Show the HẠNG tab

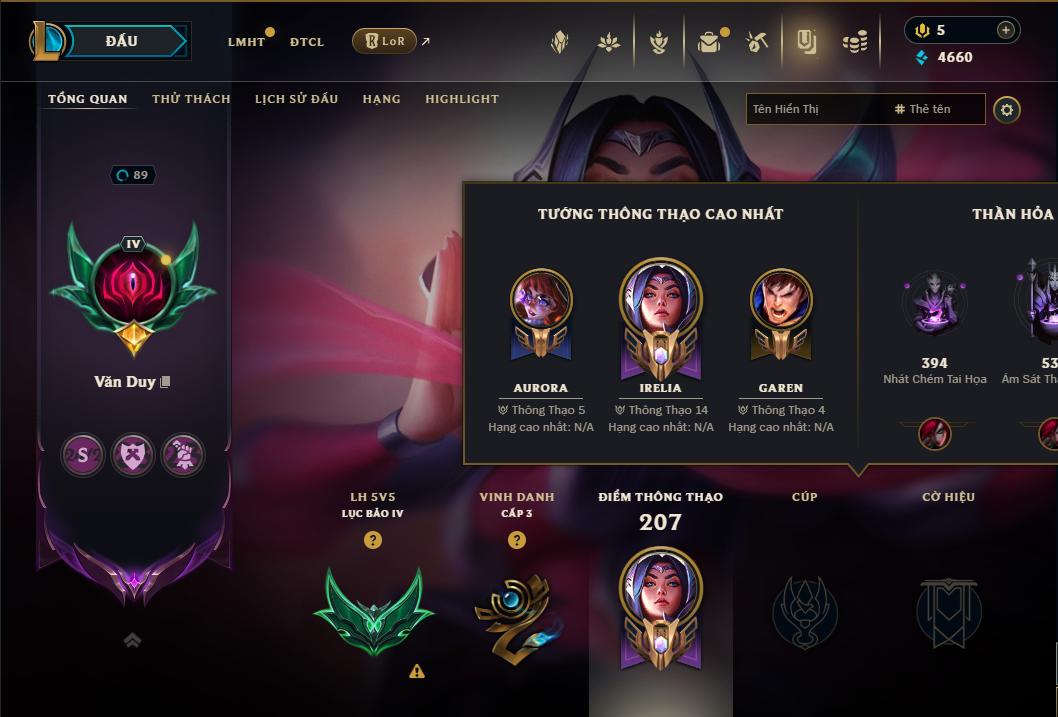point(381,99)
